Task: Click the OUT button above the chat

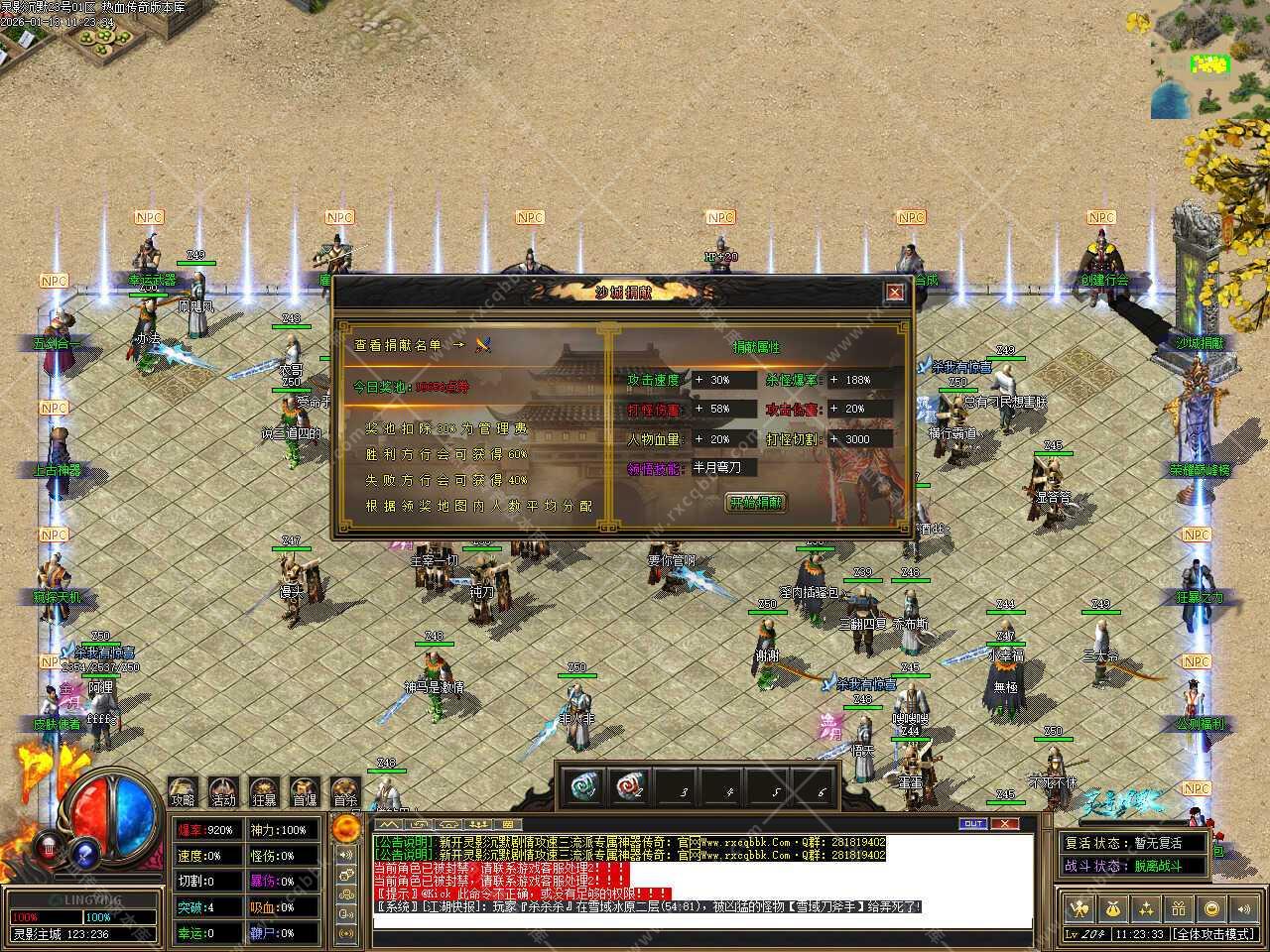Action: pos(973,824)
